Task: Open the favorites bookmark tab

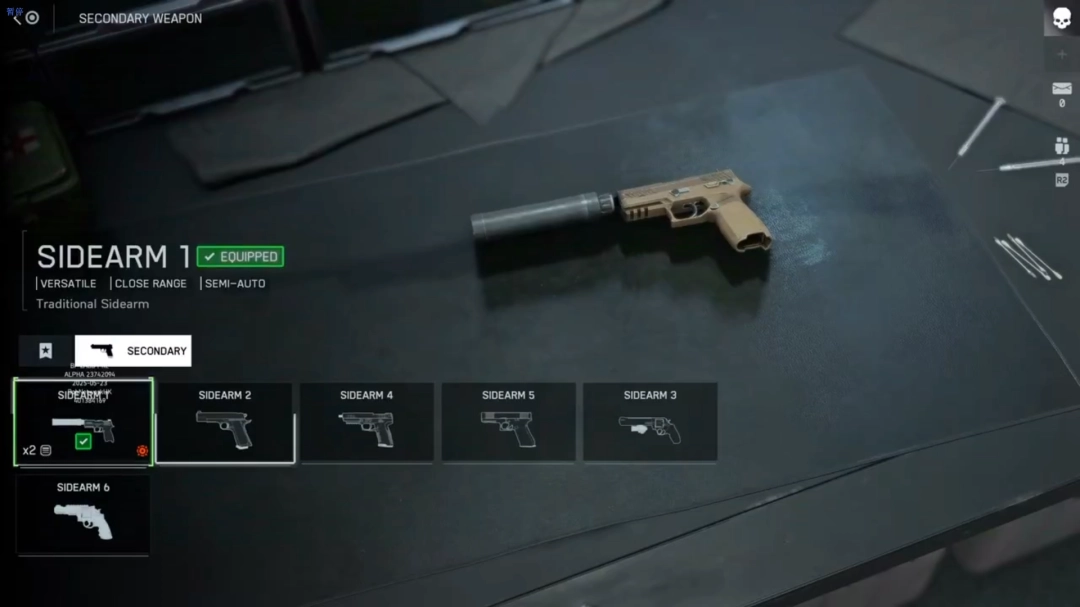Action: pos(45,351)
